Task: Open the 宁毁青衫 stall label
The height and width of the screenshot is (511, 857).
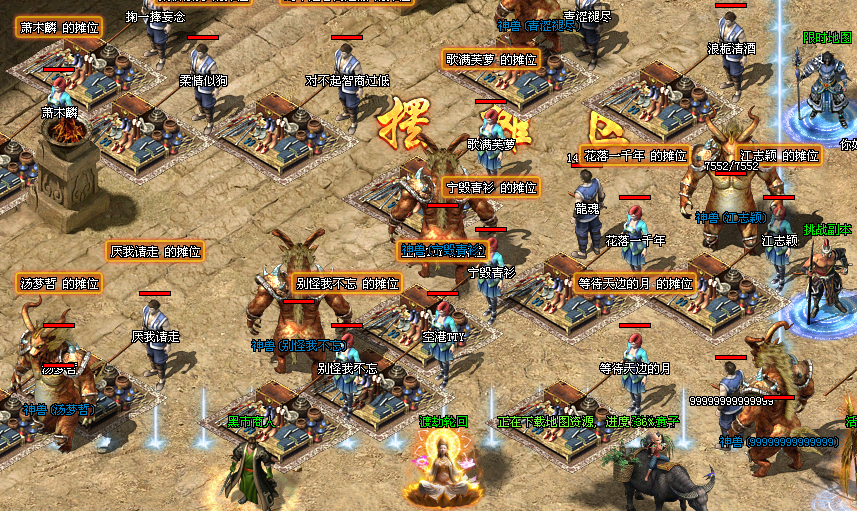Action: 491,187
